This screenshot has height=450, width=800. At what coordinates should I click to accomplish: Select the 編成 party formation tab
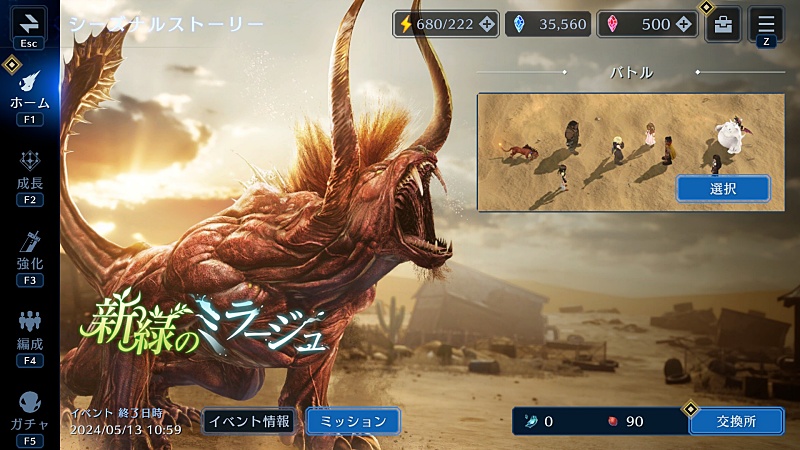click(29, 334)
